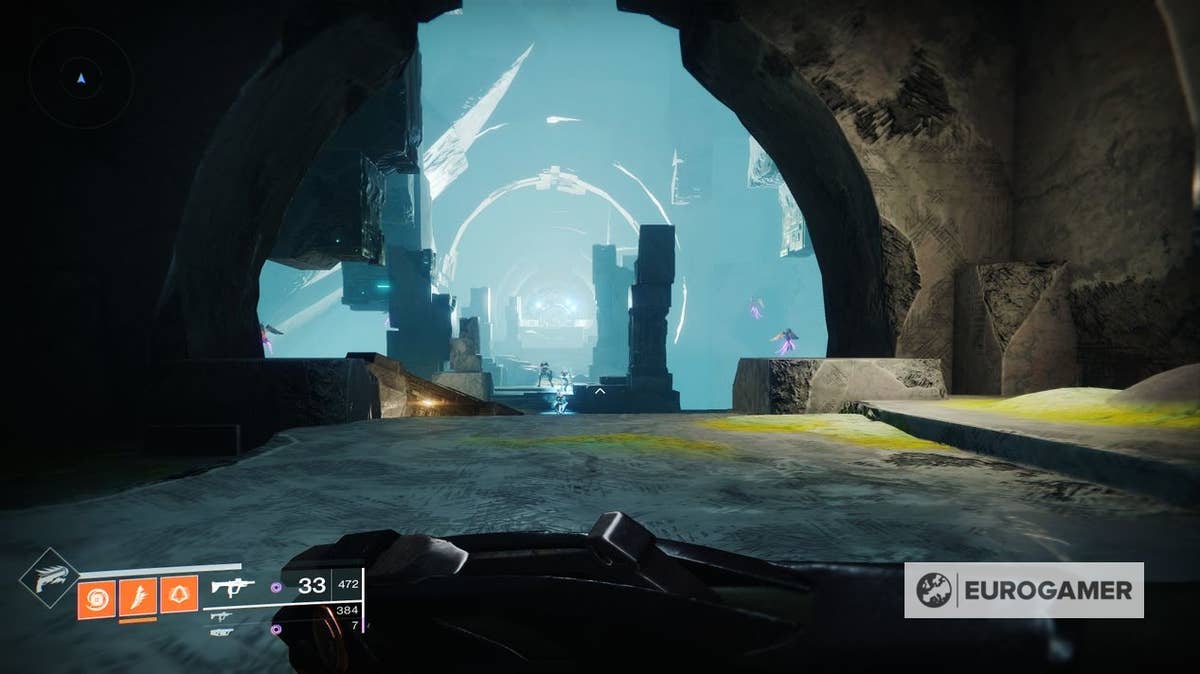Select the equipped weapon with 33 rounds

[233, 587]
